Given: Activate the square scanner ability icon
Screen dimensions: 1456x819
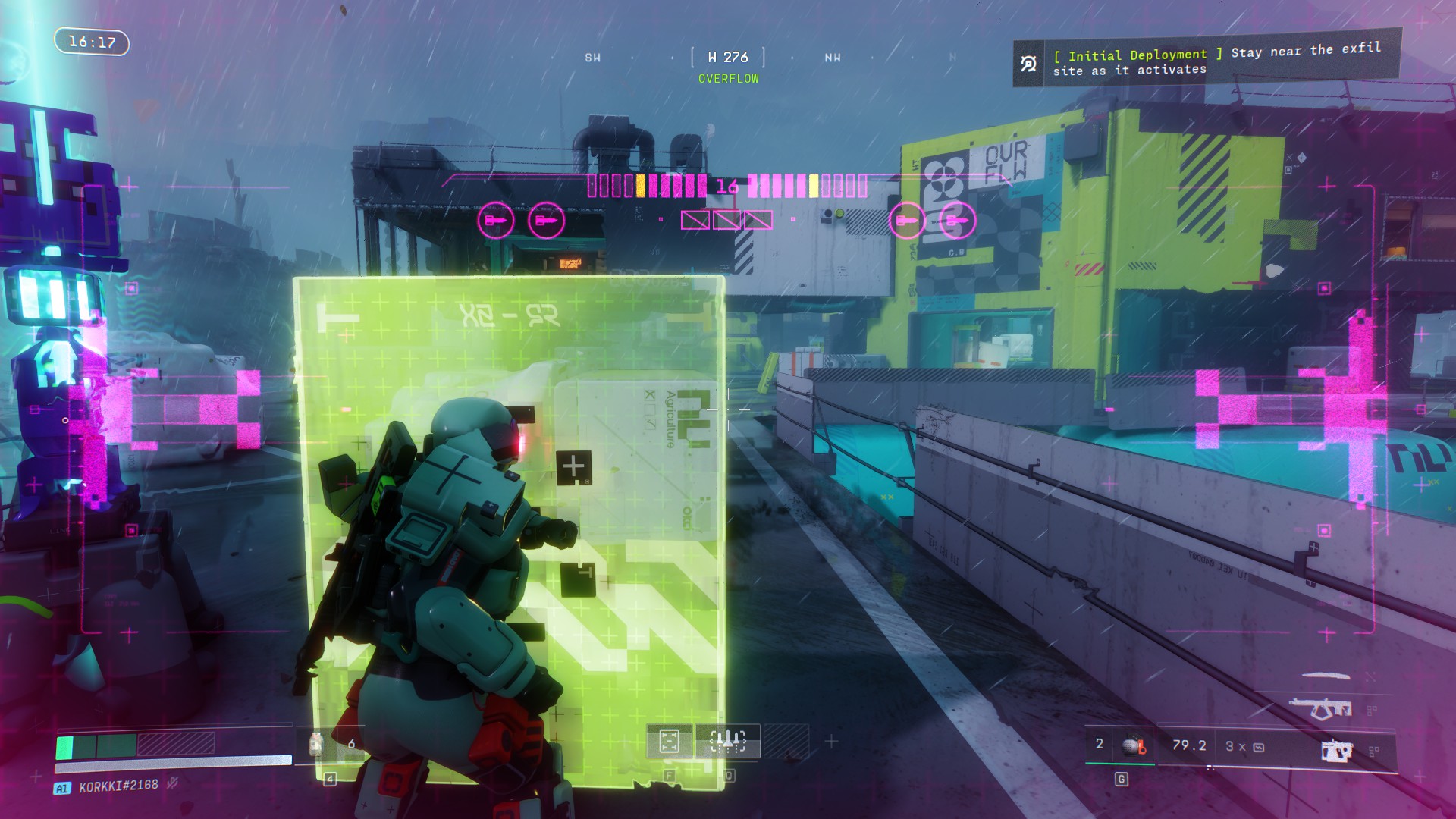Looking at the screenshot, I should 669,741.
